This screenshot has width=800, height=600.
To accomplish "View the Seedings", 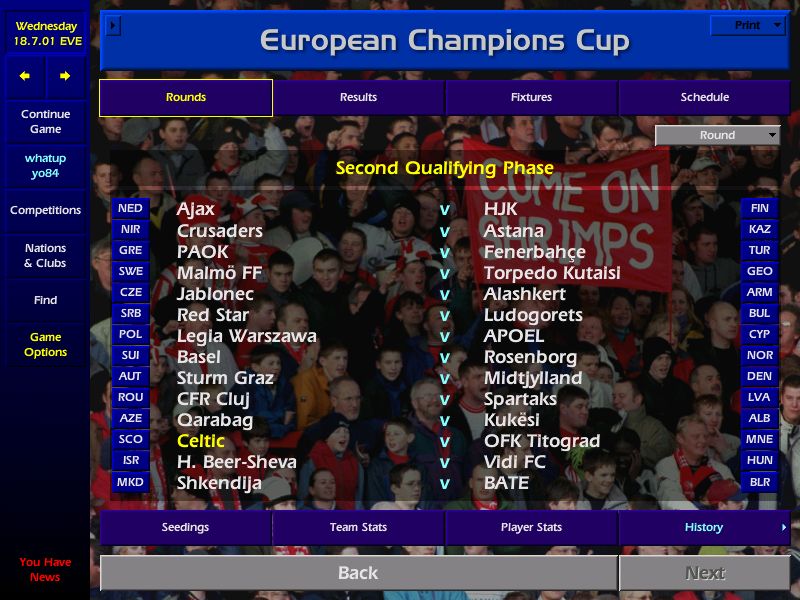I will point(186,527).
